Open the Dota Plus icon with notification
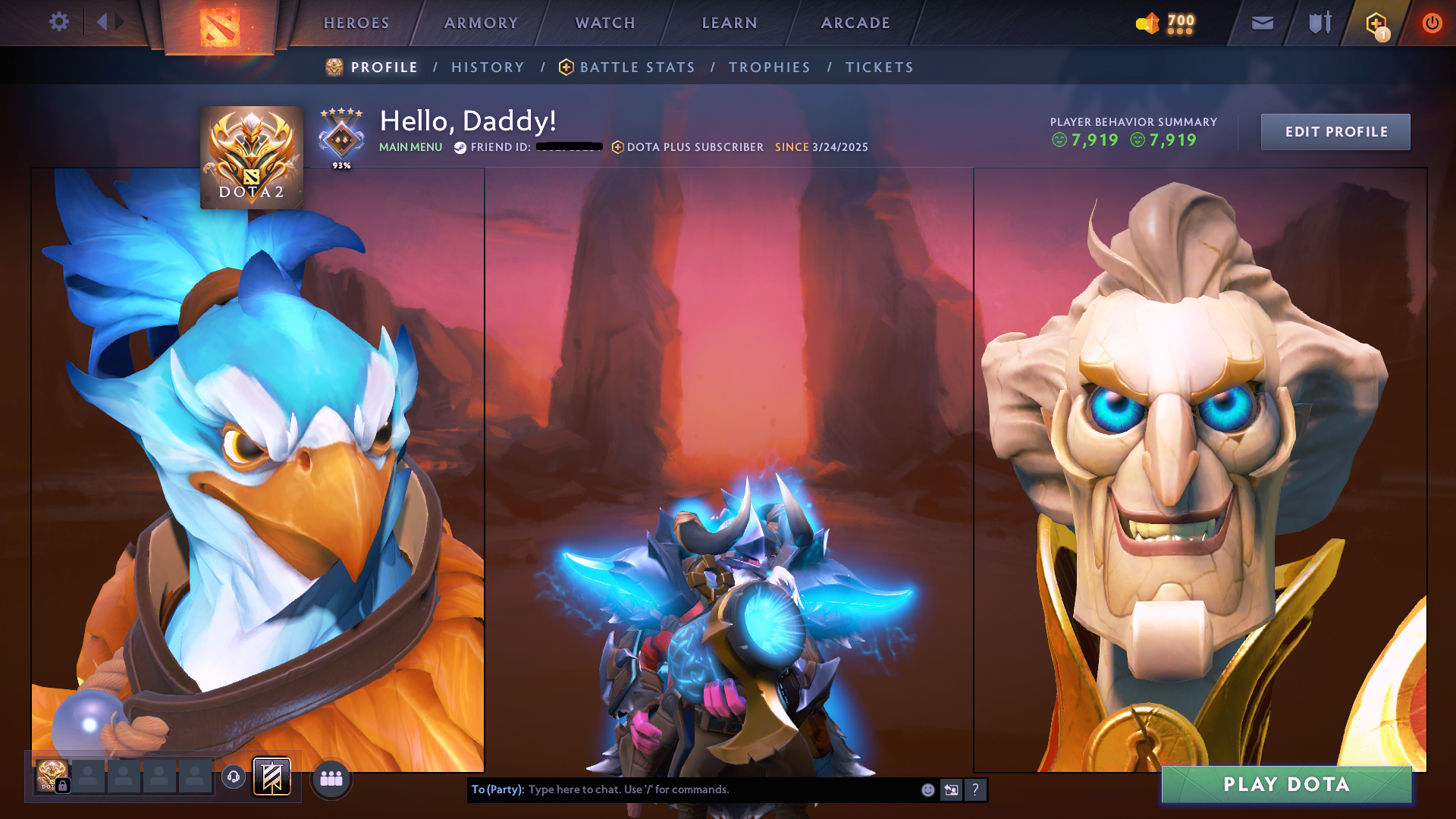Image resolution: width=1456 pixels, height=819 pixels. (x=1376, y=24)
